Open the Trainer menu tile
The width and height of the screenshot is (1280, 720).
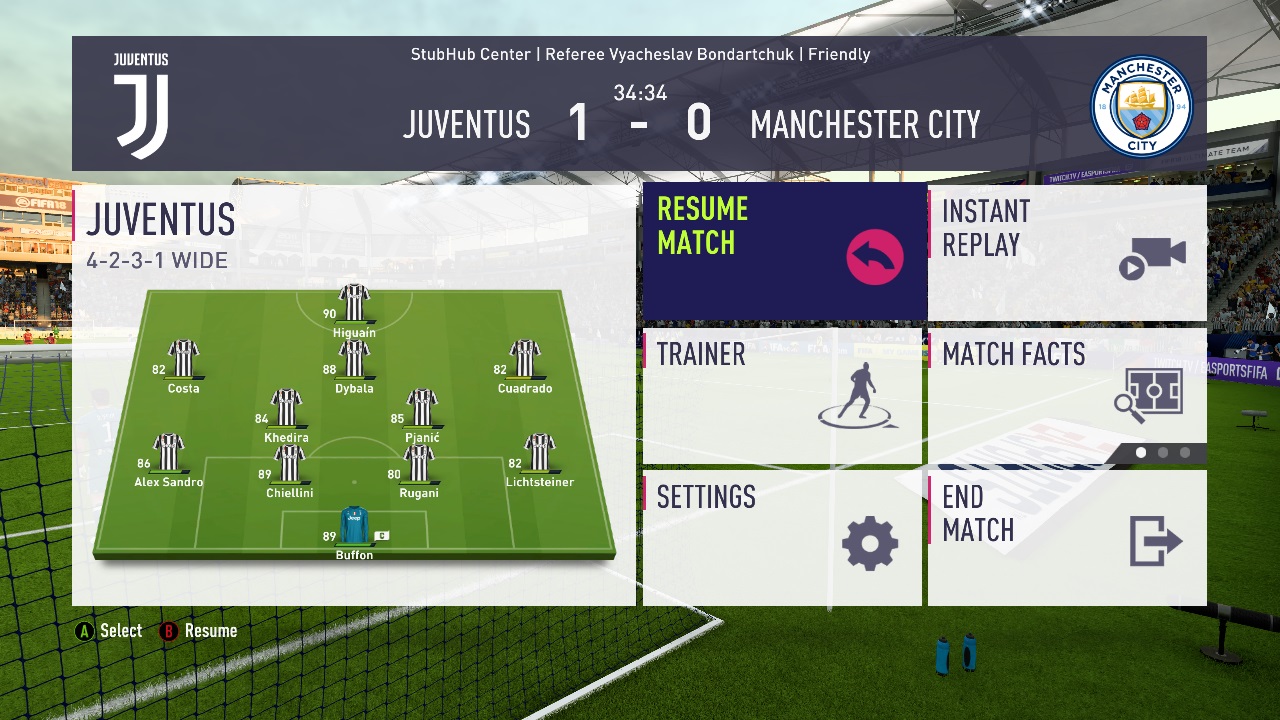pyautogui.click(x=782, y=396)
